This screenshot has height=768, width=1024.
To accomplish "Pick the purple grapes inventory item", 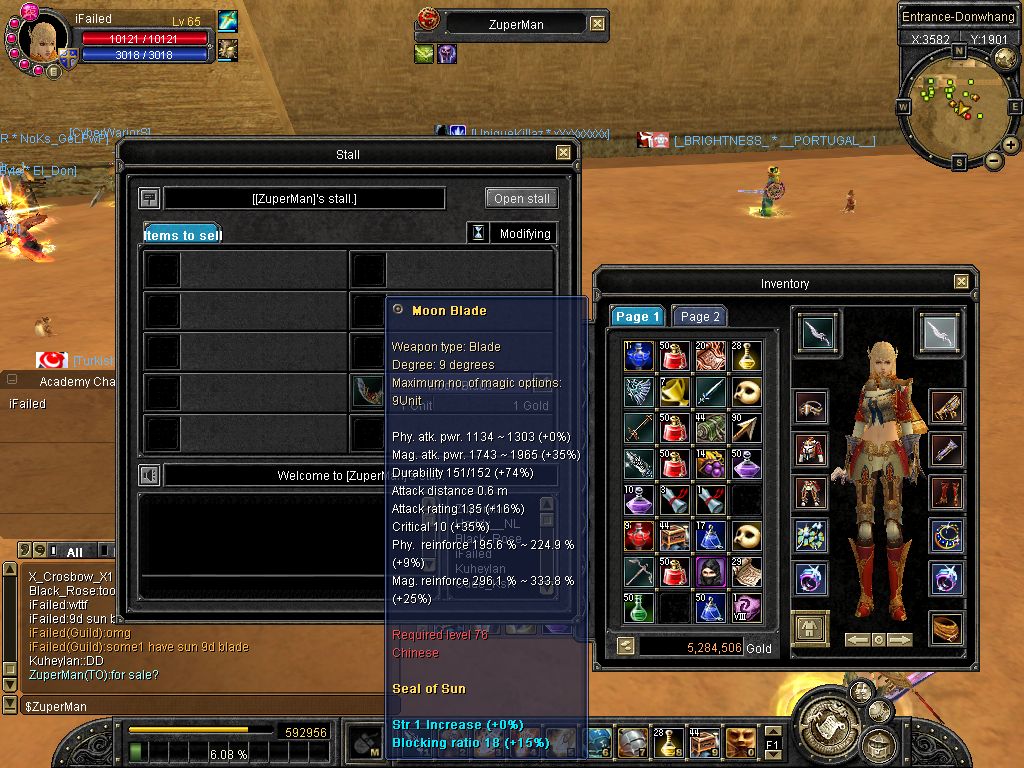I will [x=710, y=463].
